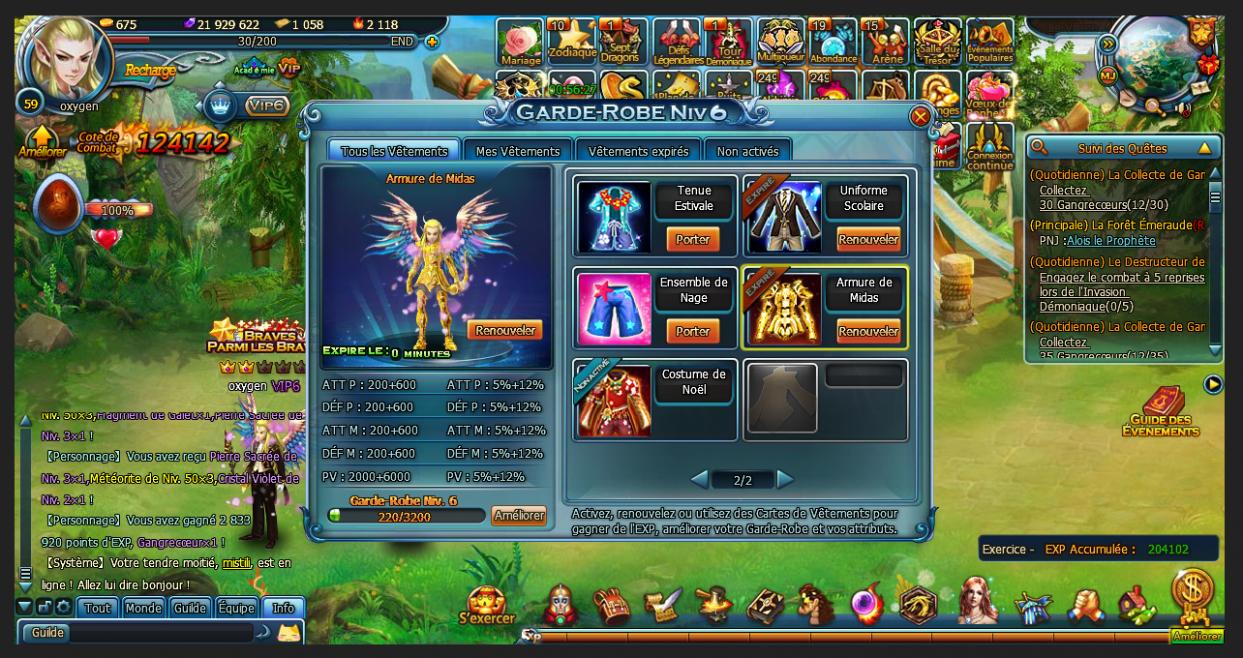
Task: Upgrade the Garde-Robe with Améliorer
Action: click(518, 516)
